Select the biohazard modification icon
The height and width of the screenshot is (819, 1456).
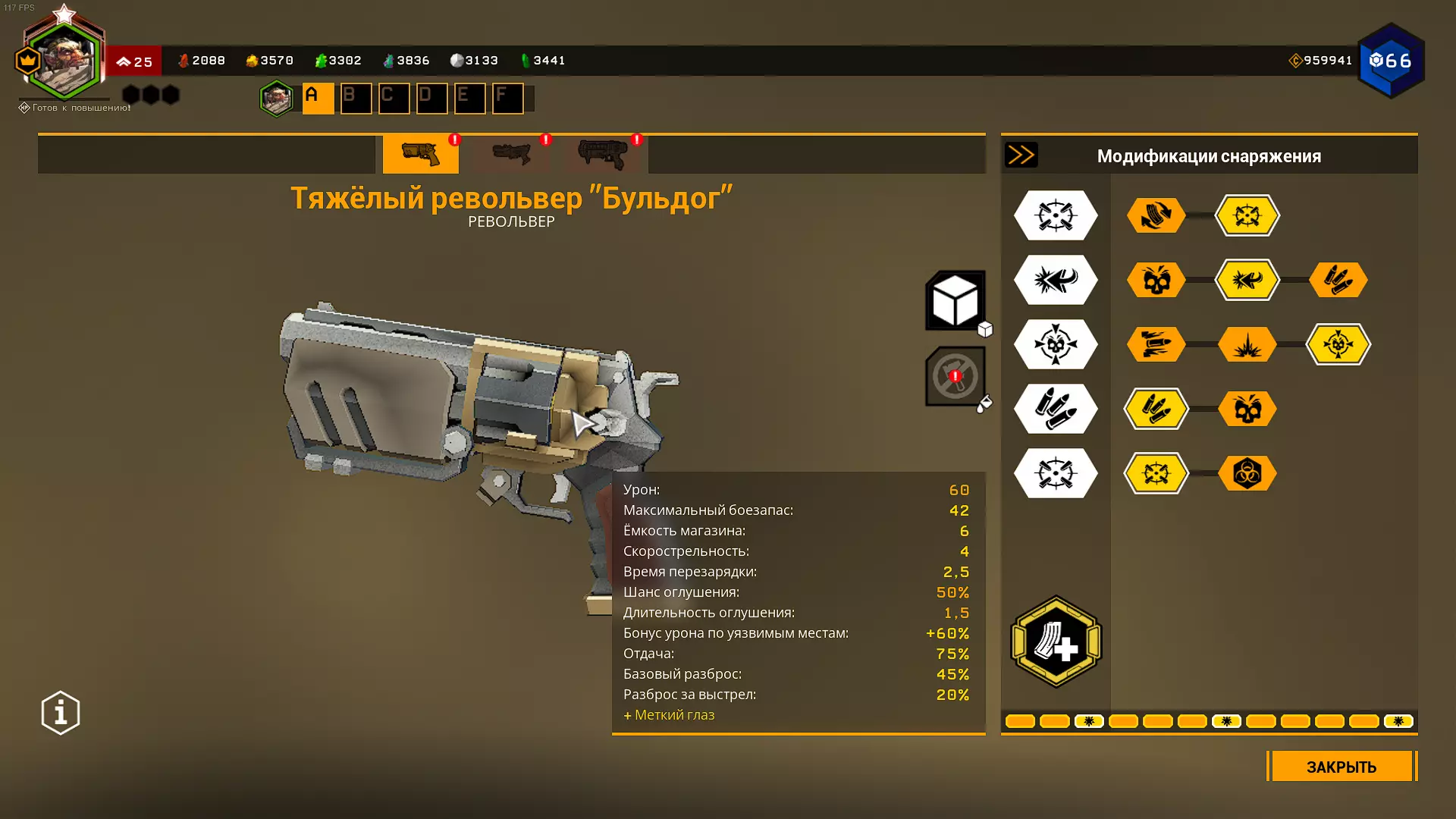point(1247,473)
